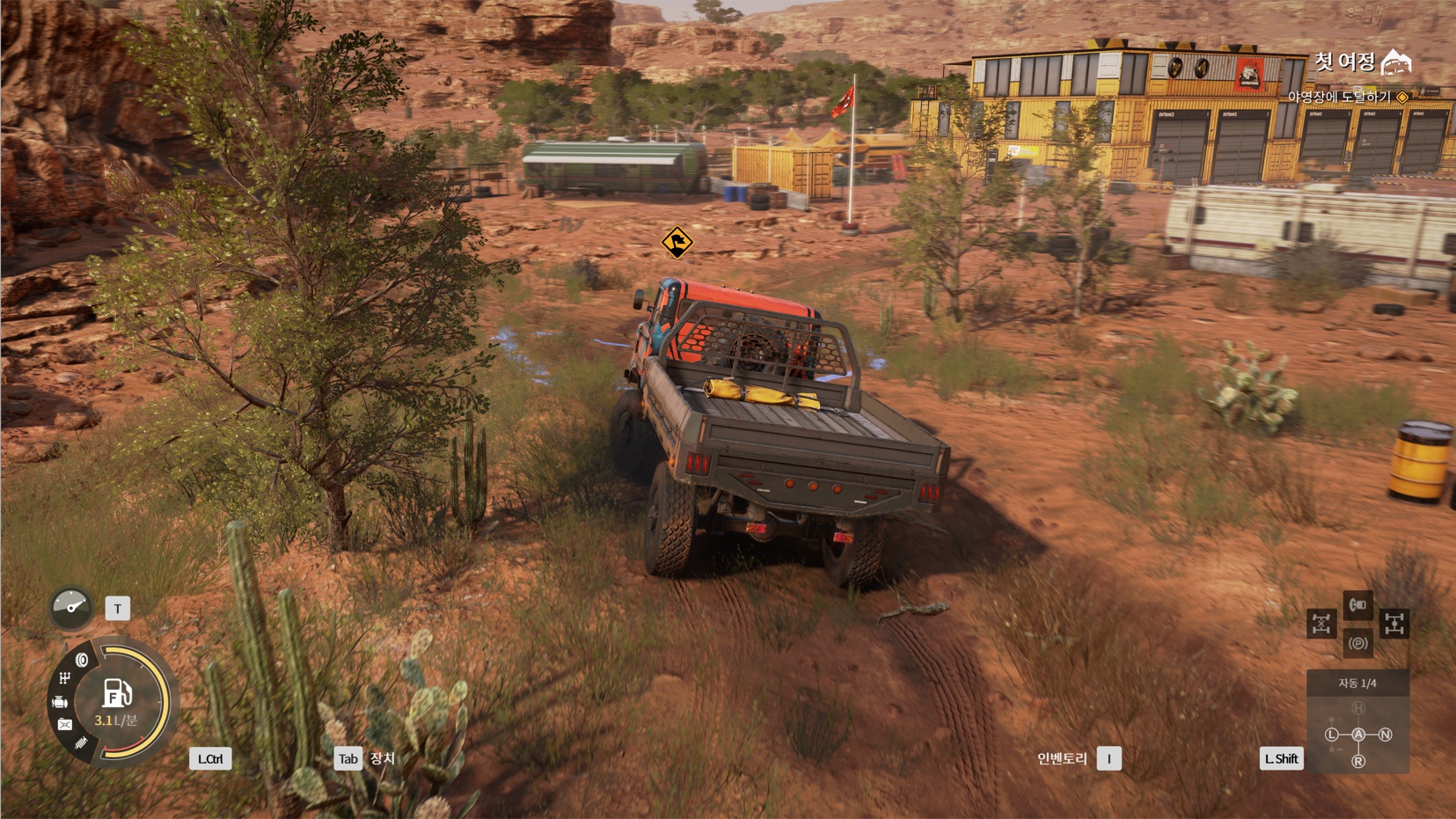Screen dimensions: 1456x819
Task: Select the yellow waypoint marker
Action: pos(677,242)
